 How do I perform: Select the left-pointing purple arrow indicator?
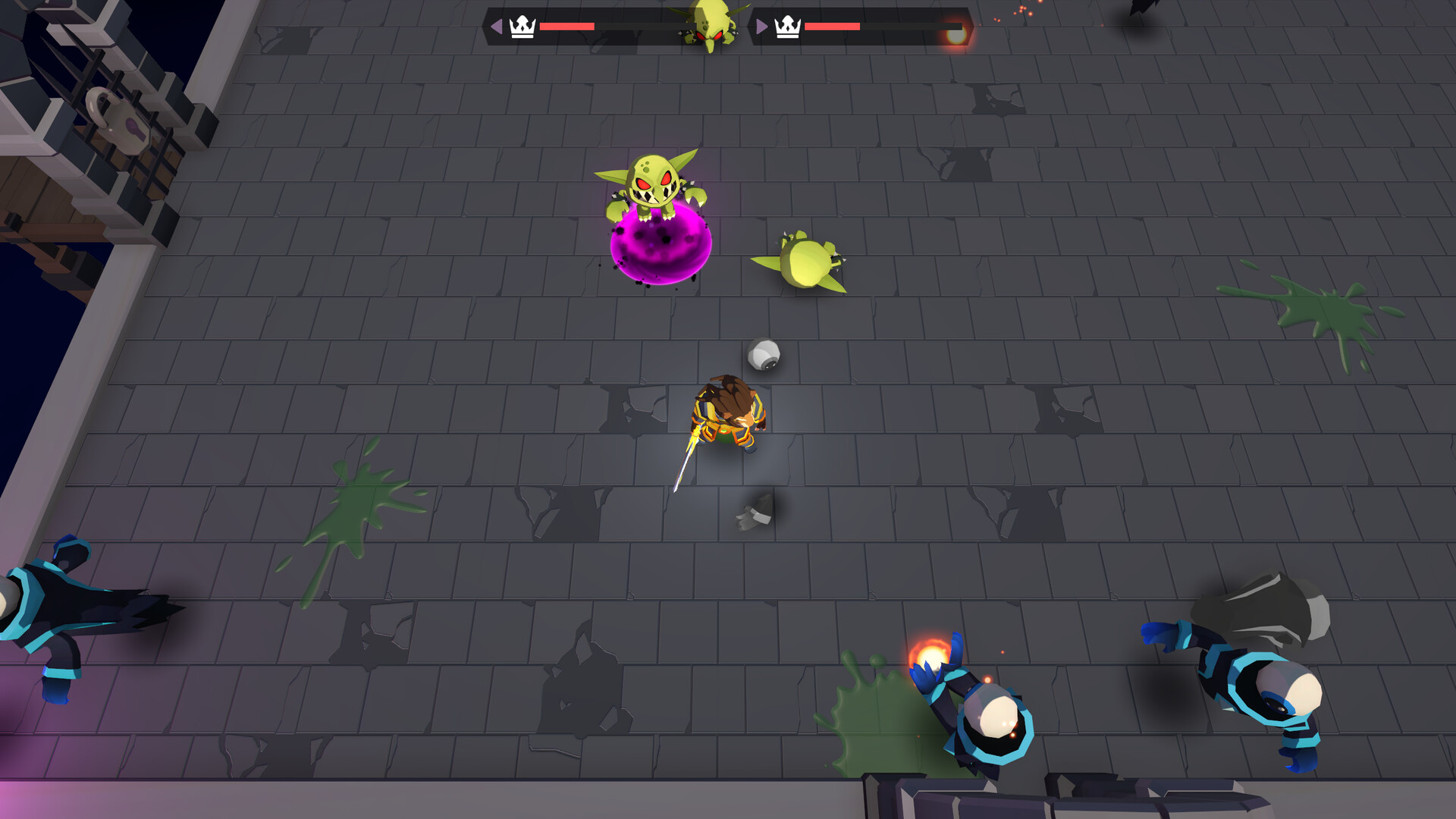click(x=497, y=25)
